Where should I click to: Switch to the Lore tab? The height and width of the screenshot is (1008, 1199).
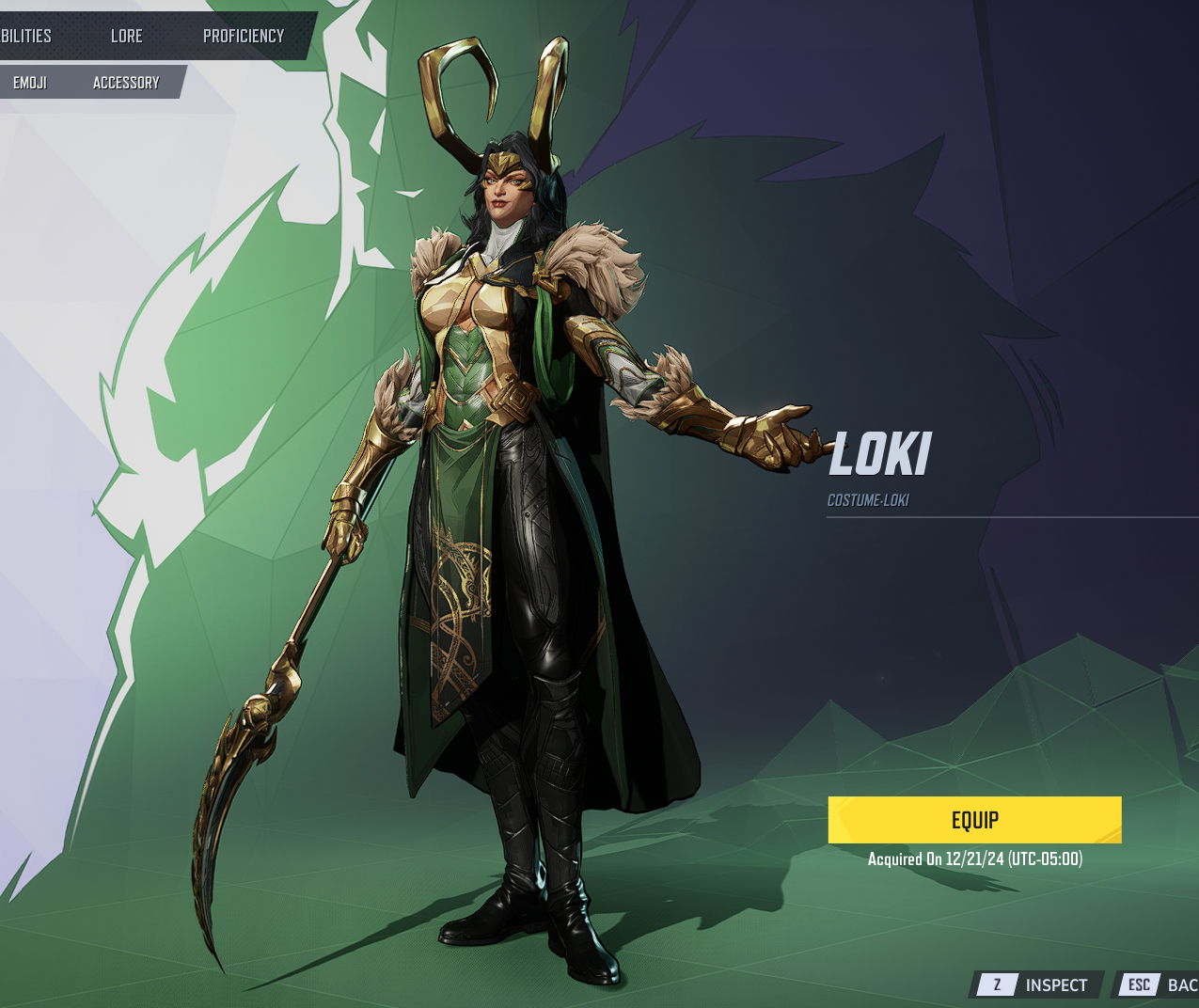click(126, 36)
